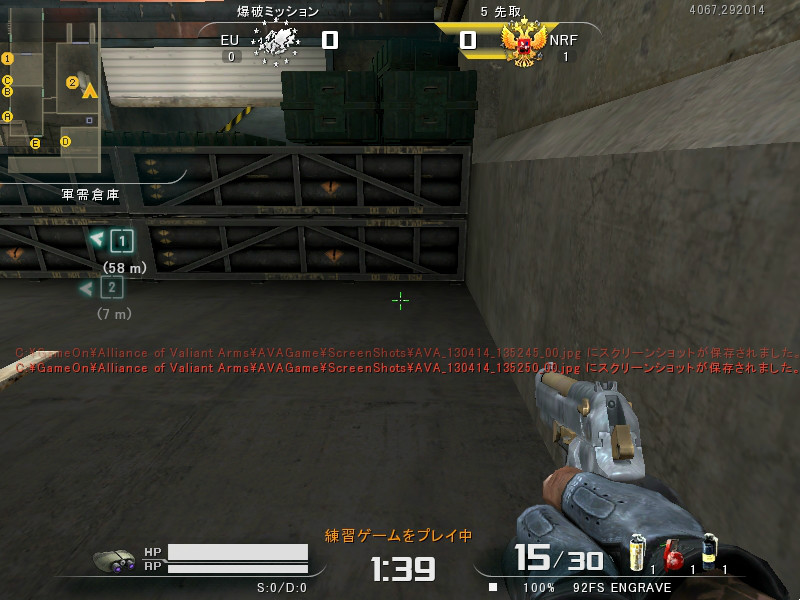800x600 pixels.
Task: Select the dark blue canister grenade icon
Action: 709,551
